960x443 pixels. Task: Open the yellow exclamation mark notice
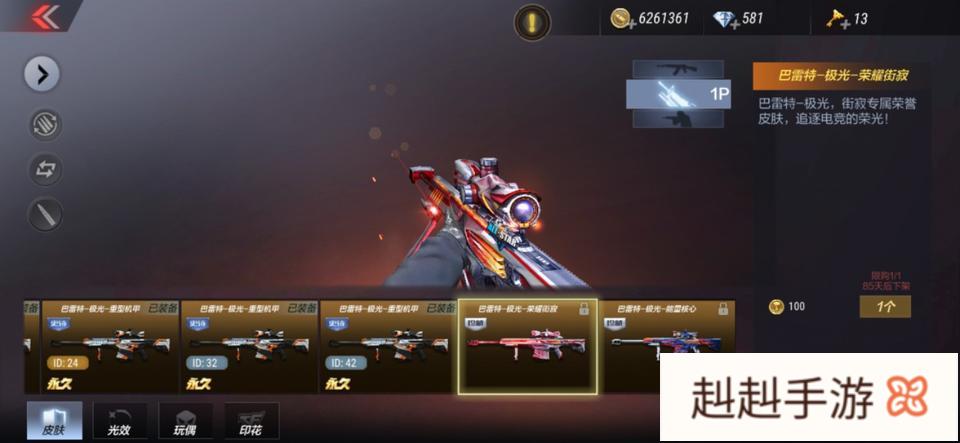[x=532, y=22]
